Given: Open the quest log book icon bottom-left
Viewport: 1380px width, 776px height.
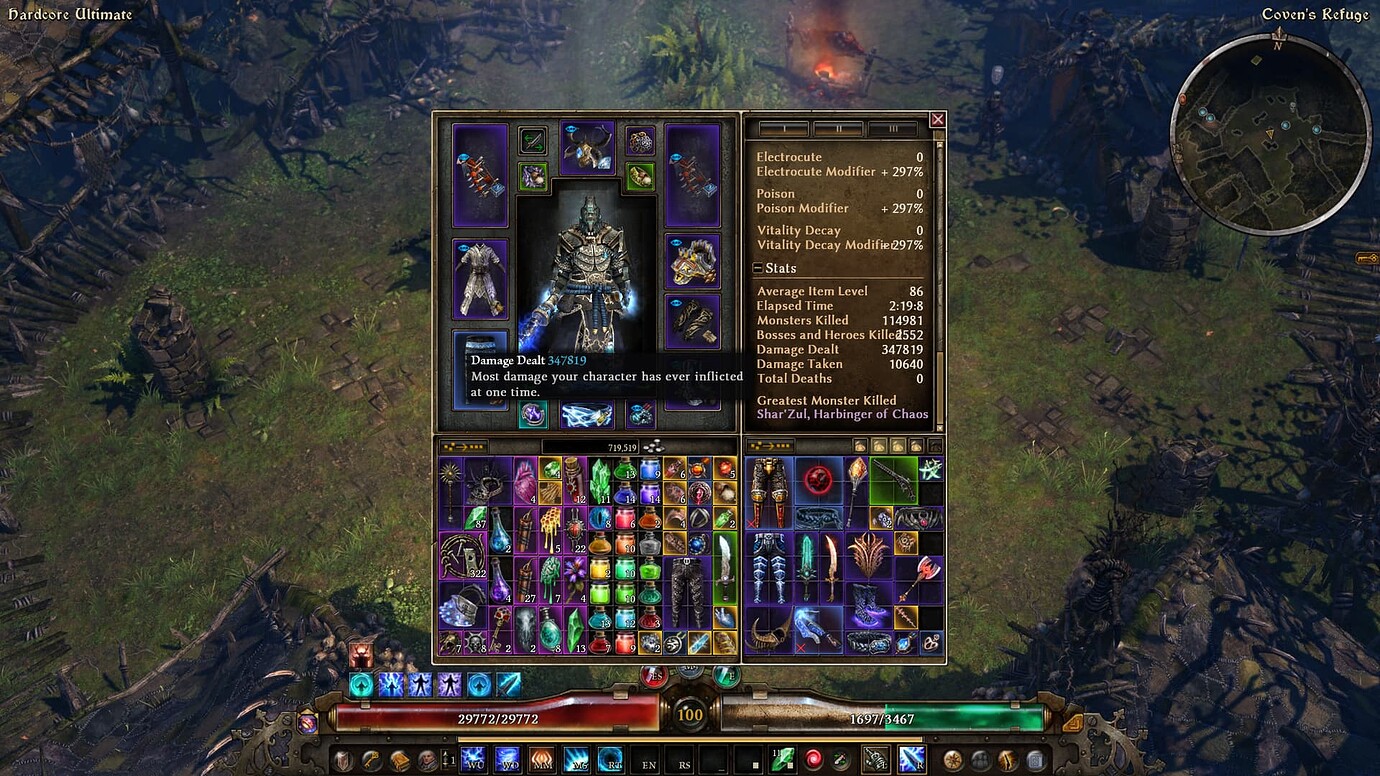Looking at the screenshot, I should [400, 760].
